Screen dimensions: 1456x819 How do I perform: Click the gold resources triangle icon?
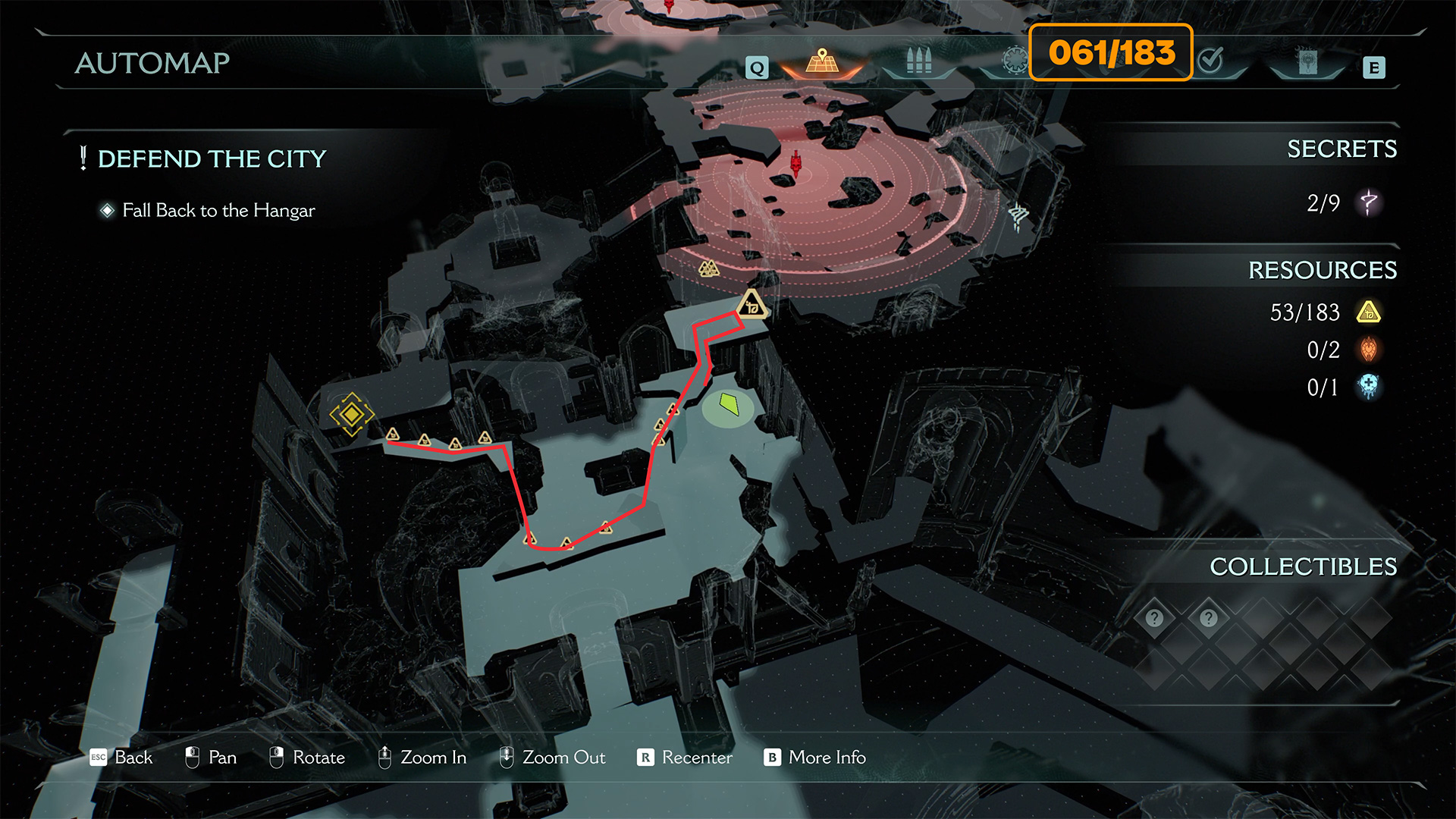pyautogui.click(x=1369, y=312)
